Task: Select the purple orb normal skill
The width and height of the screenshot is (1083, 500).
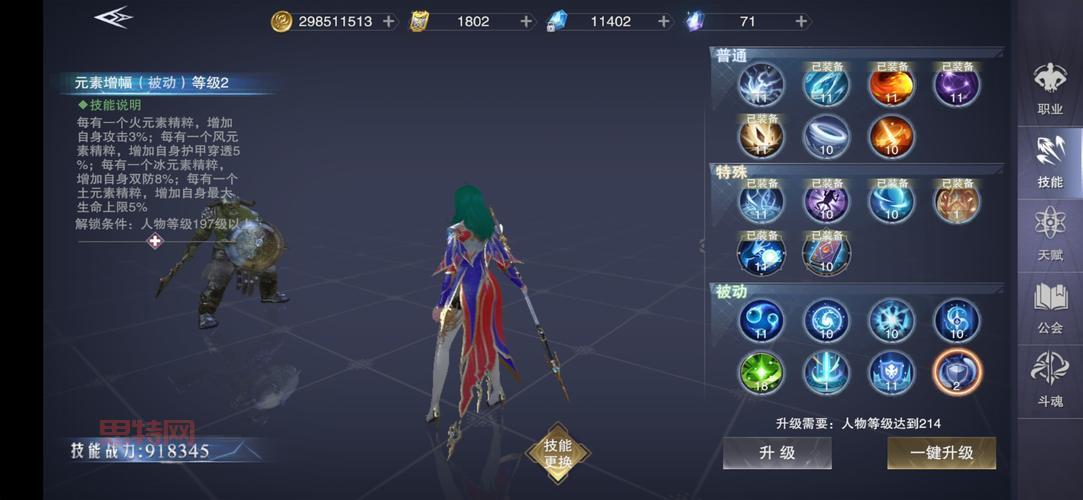Action: click(x=956, y=85)
